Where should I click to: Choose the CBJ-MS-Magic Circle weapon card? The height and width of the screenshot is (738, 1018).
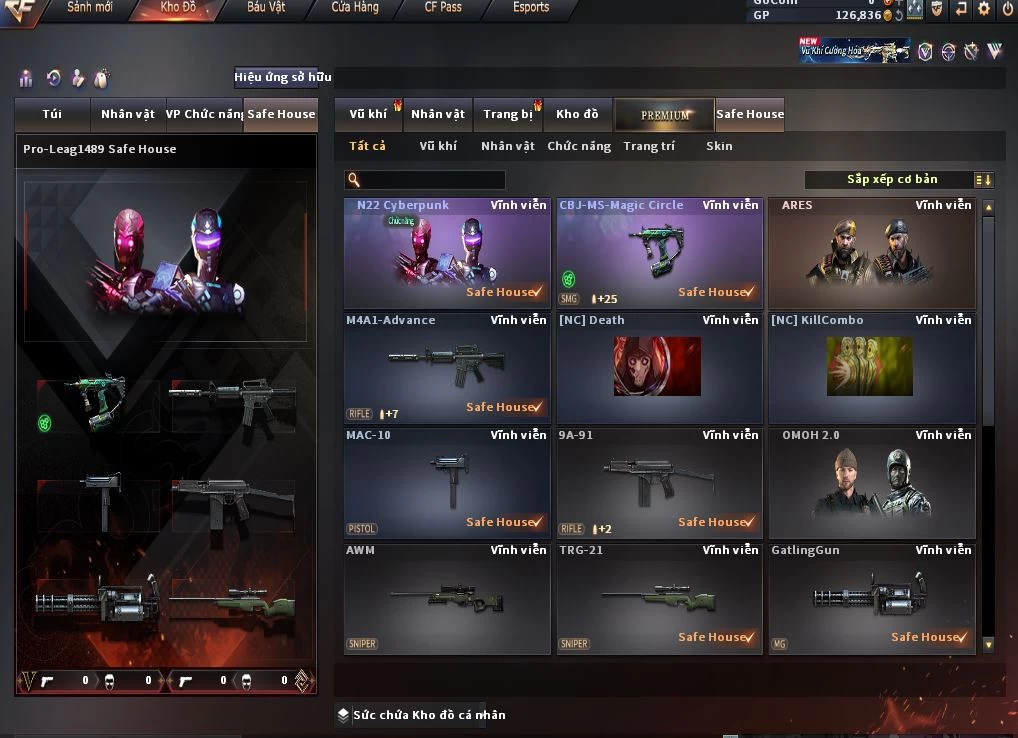coord(659,253)
